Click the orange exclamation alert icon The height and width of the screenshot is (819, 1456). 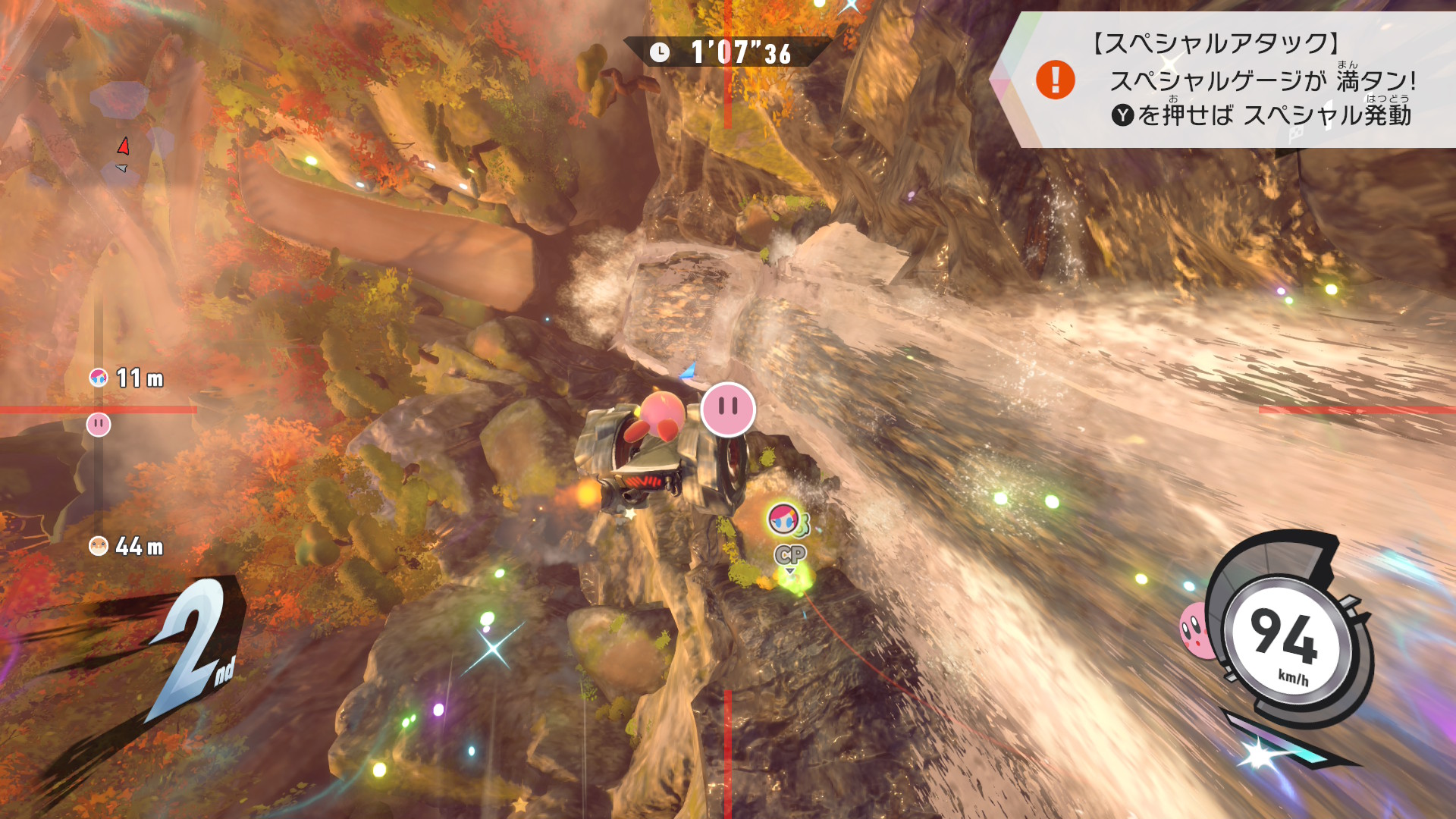(1055, 80)
